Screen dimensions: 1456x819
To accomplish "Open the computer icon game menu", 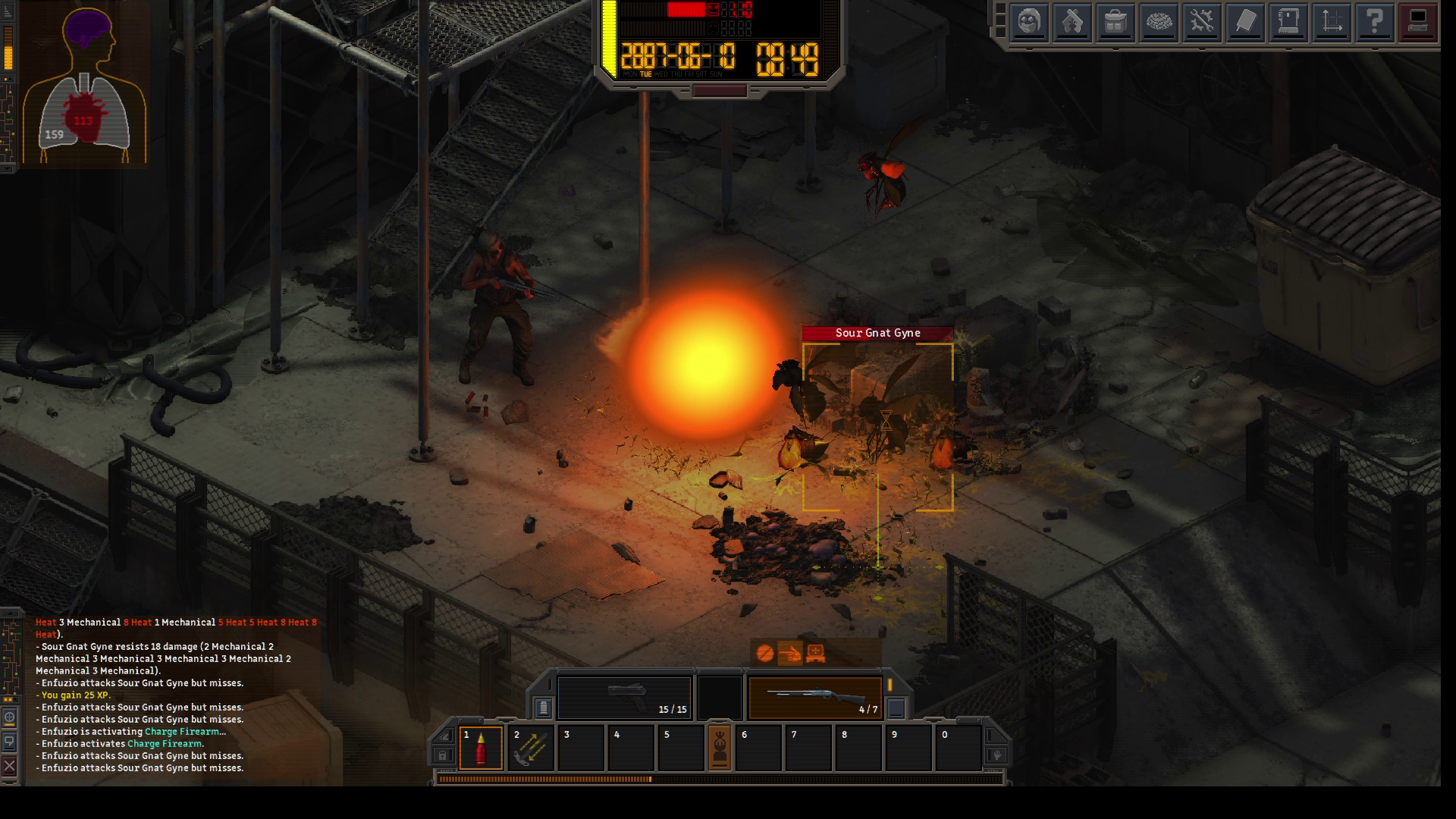I will point(1417,22).
